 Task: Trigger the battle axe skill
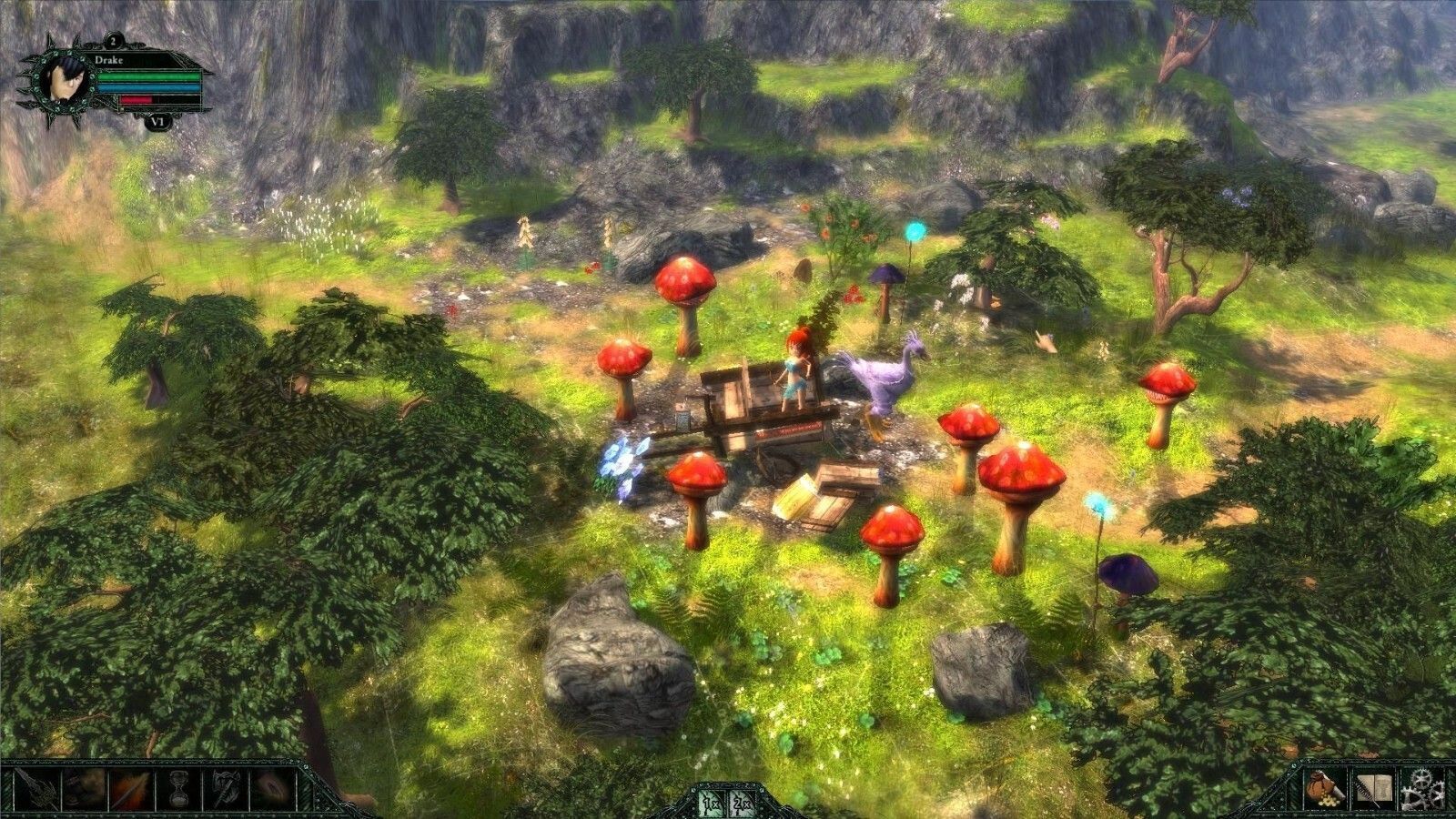click(224, 788)
